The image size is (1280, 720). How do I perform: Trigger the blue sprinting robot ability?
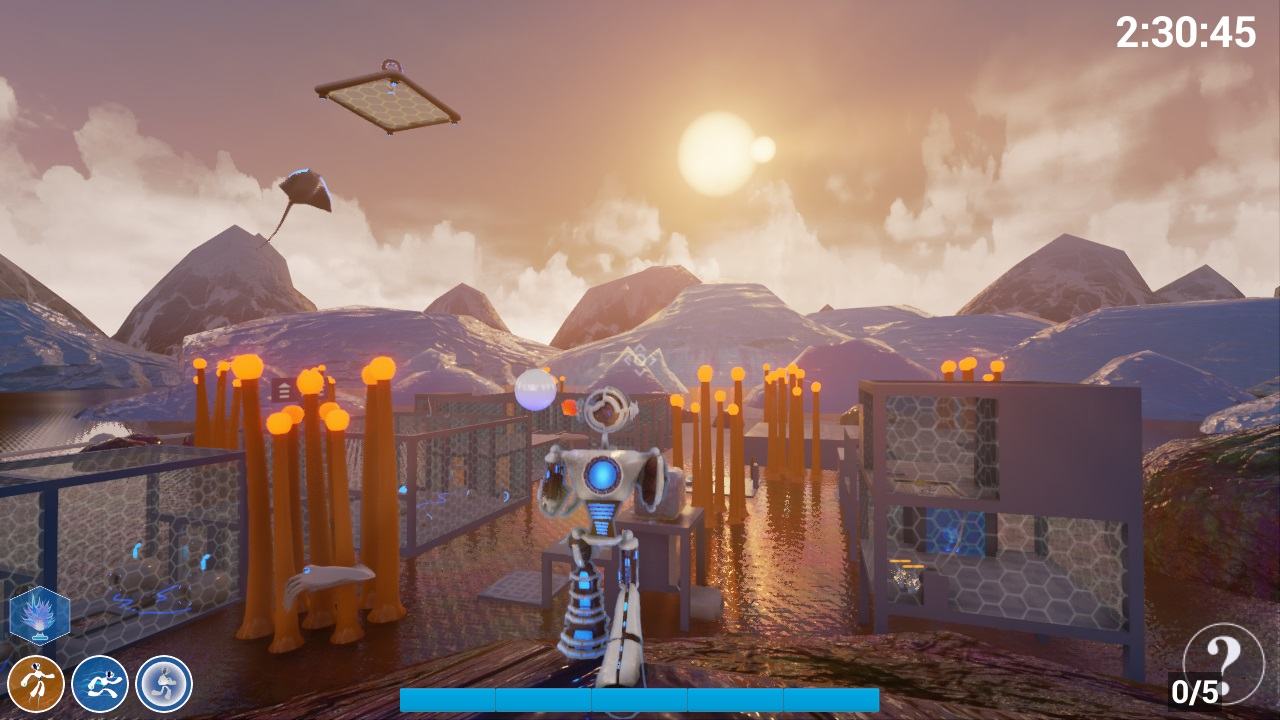click(x=100, y=684)
